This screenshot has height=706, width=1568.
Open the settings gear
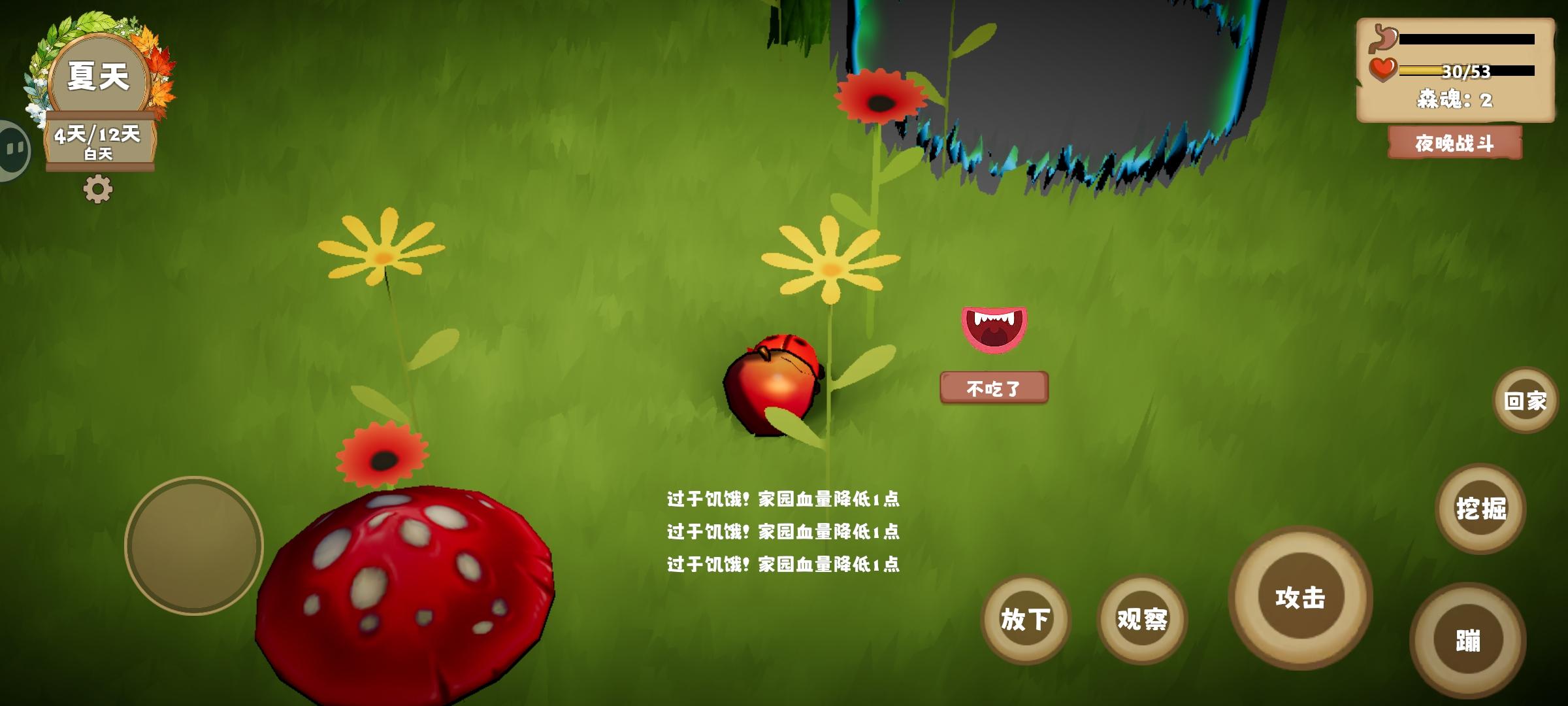pyautogui.click(x=98, y=189)
